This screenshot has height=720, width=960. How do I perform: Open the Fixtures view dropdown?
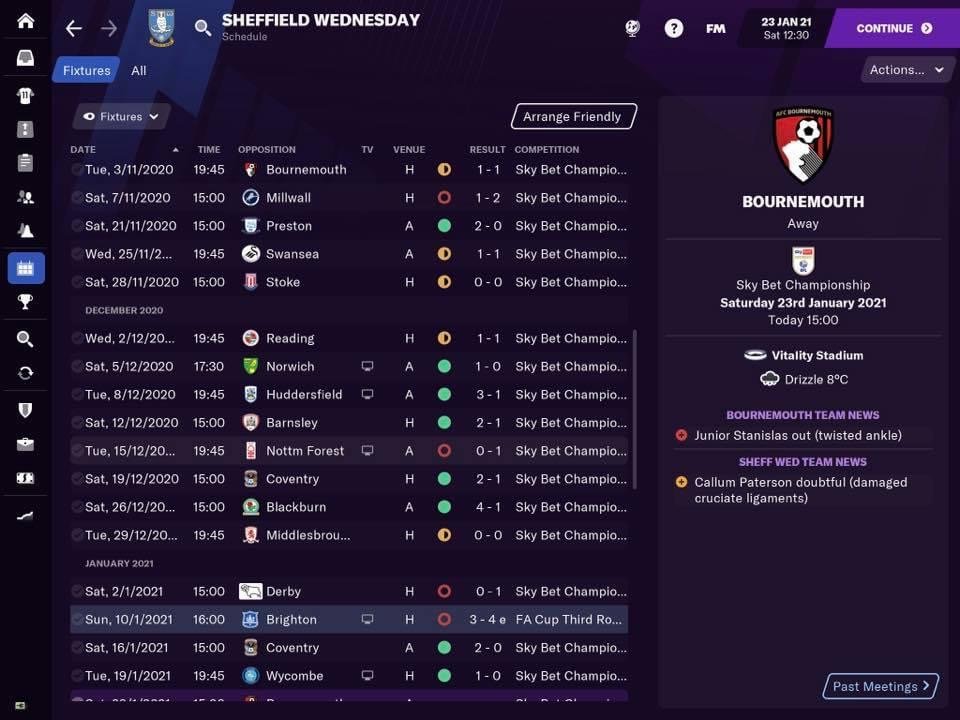click(x=121, y=116)
